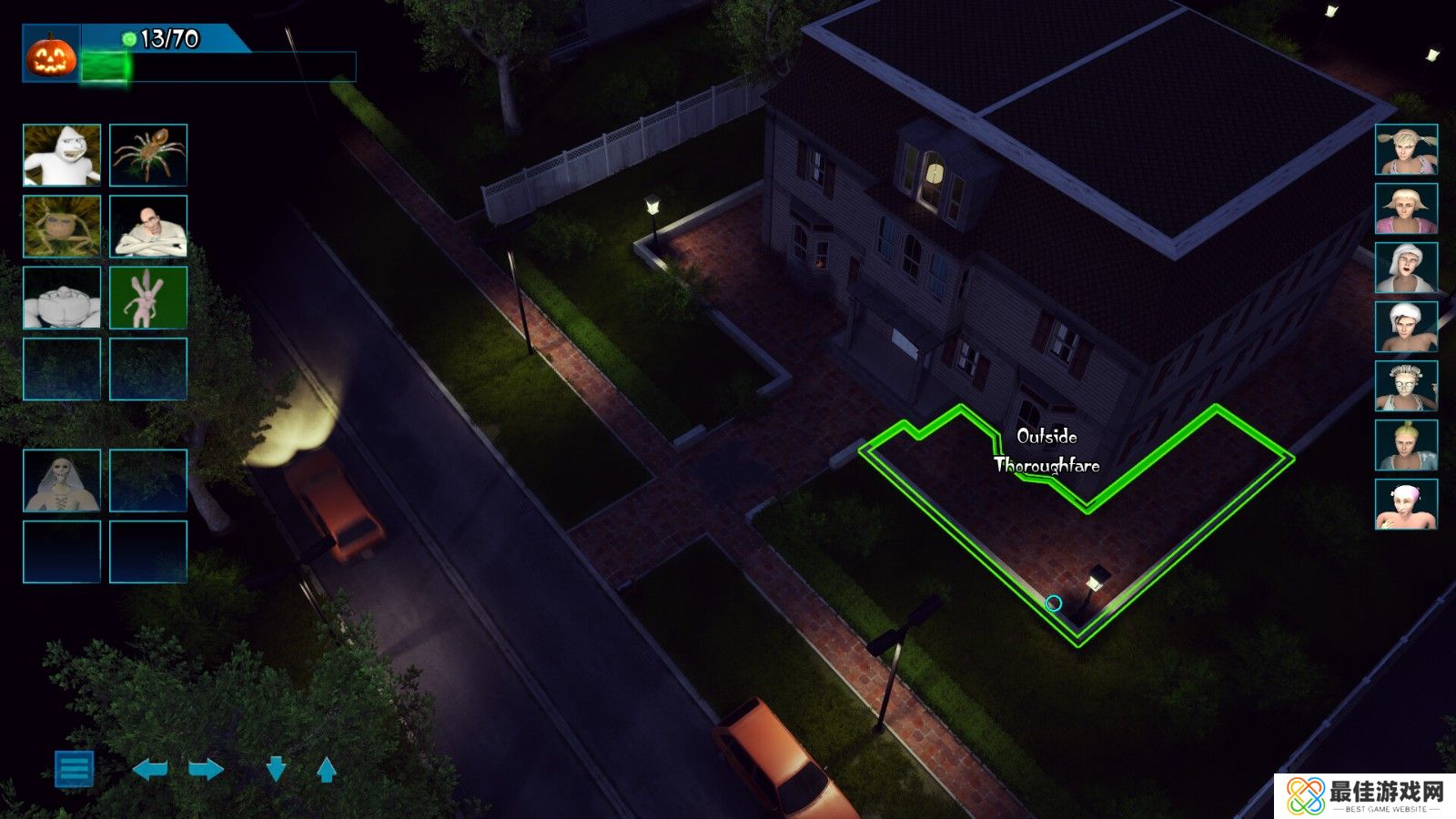Select the white ghost haunter portrait
The image size is (1456, 819).
tap(62, 156)
